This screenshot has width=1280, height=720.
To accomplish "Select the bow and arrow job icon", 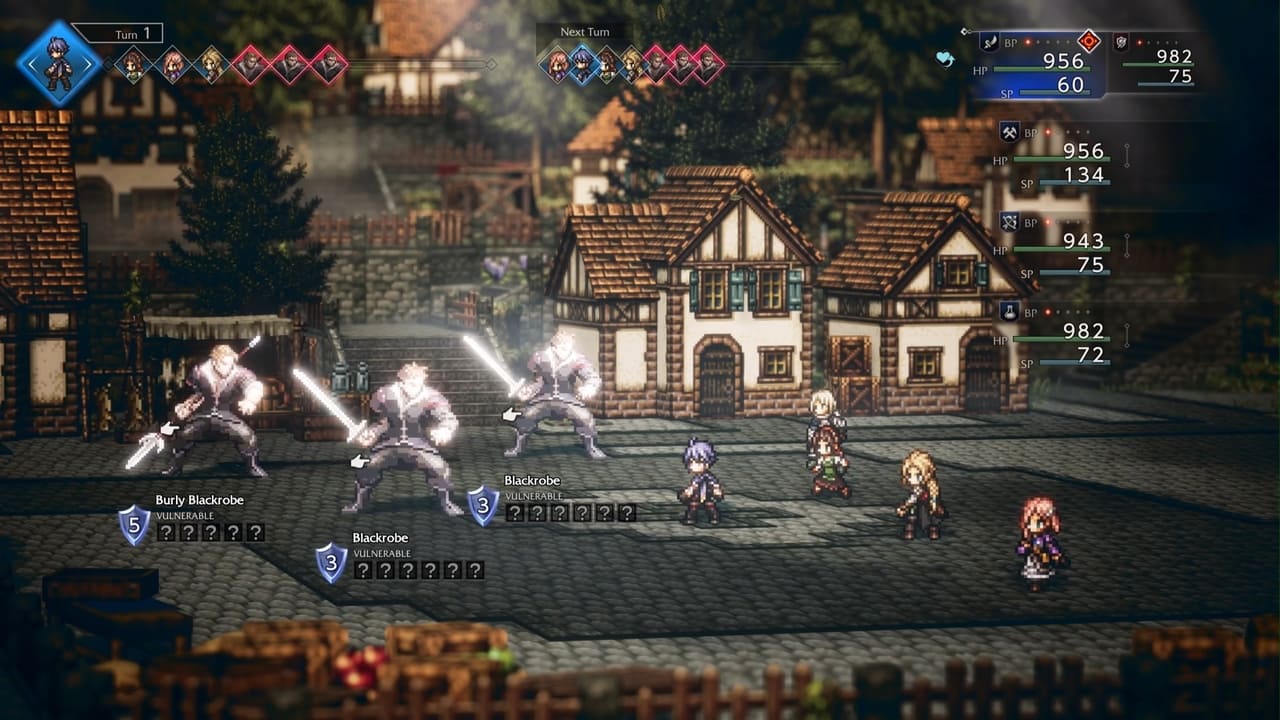I will (1009, 221).
